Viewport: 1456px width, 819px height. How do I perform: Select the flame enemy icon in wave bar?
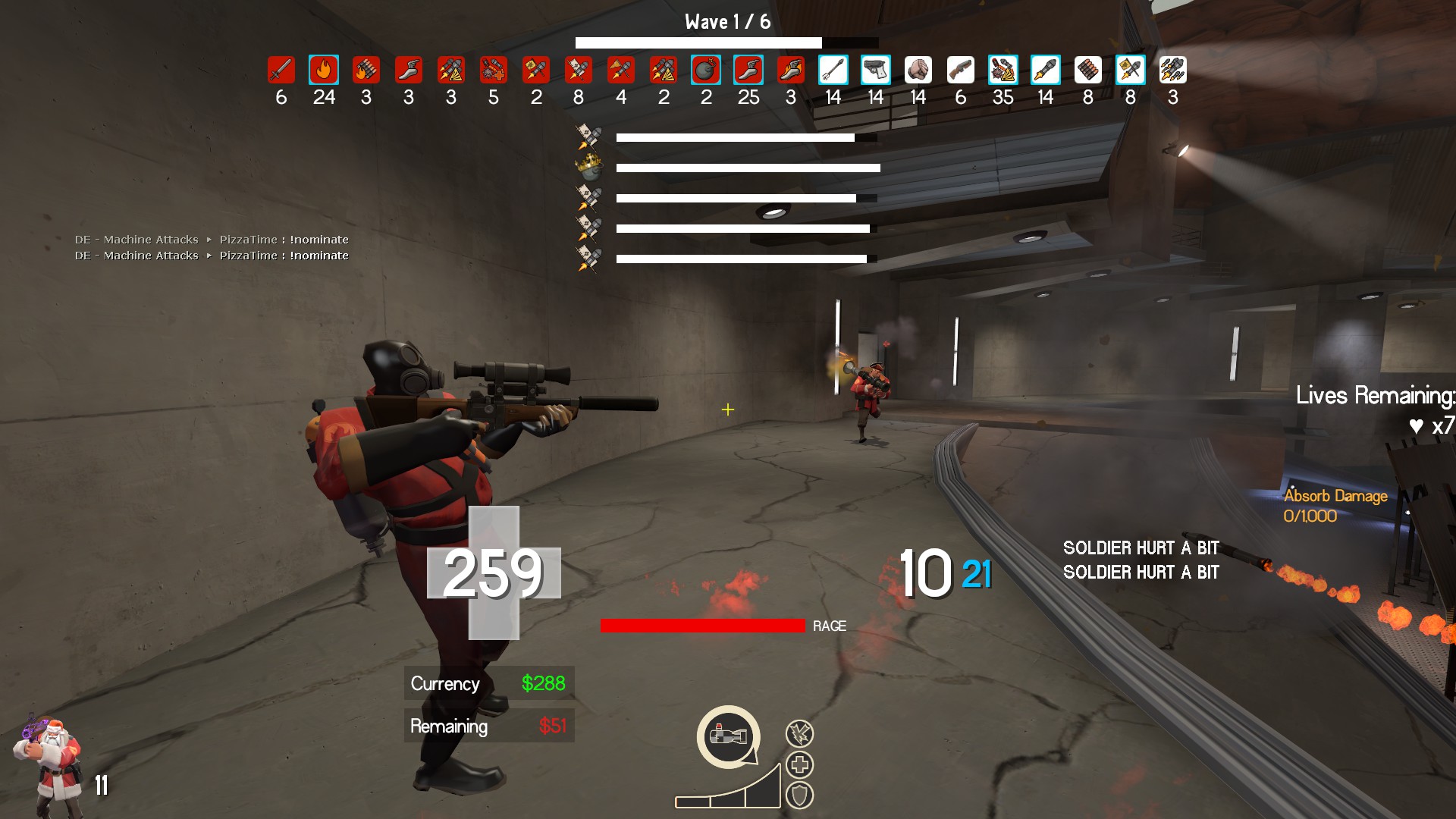pyautogui.click(x=324, y=70)
